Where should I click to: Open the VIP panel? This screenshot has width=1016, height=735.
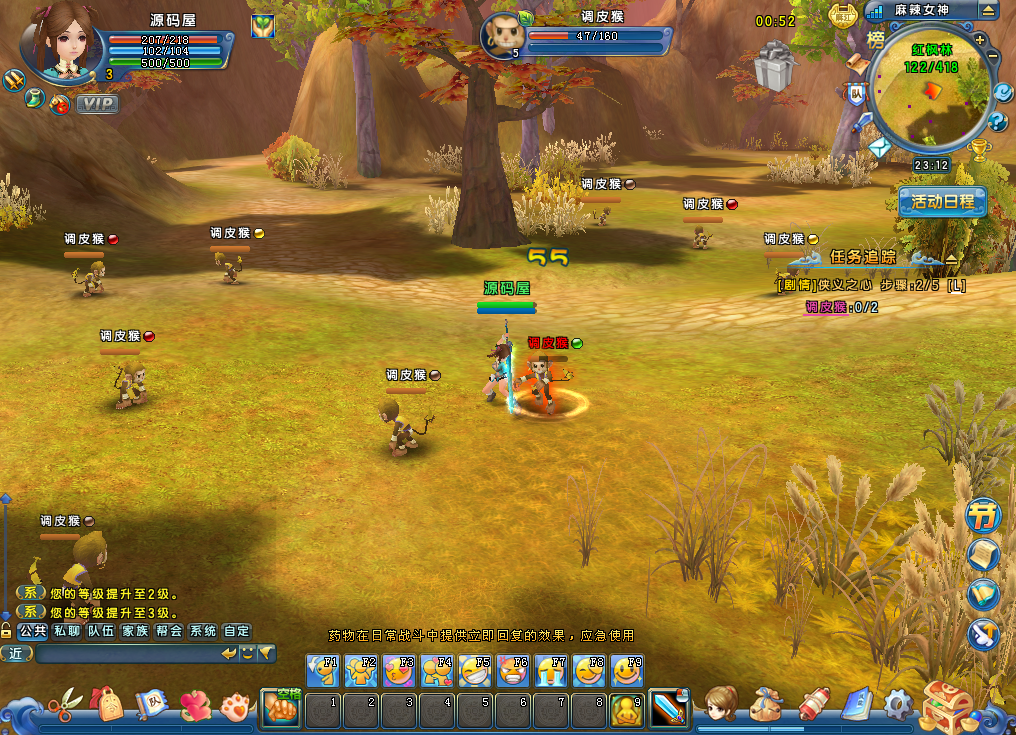tap(97, 104)
